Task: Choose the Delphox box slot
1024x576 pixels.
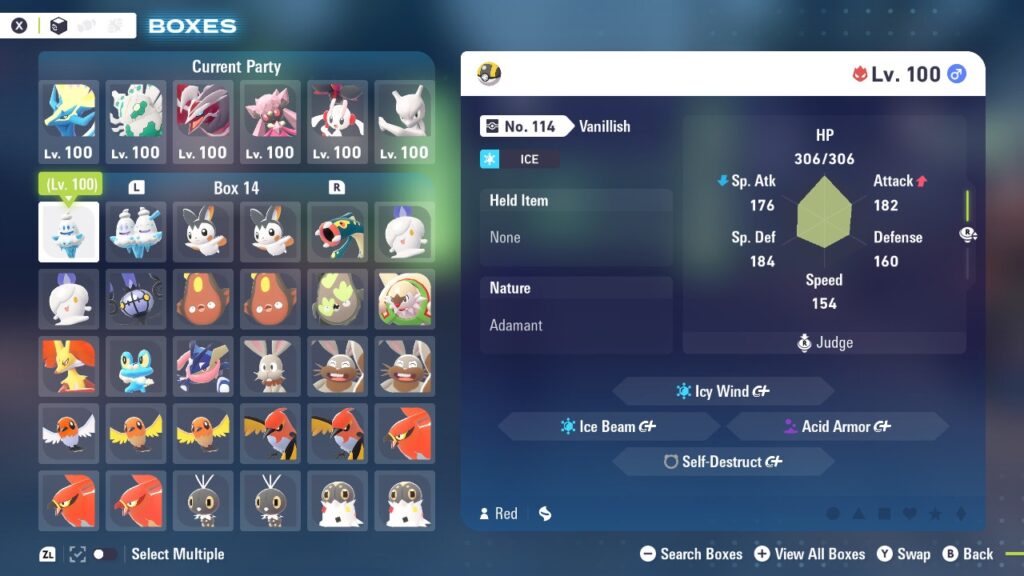Action: (69, 365)
